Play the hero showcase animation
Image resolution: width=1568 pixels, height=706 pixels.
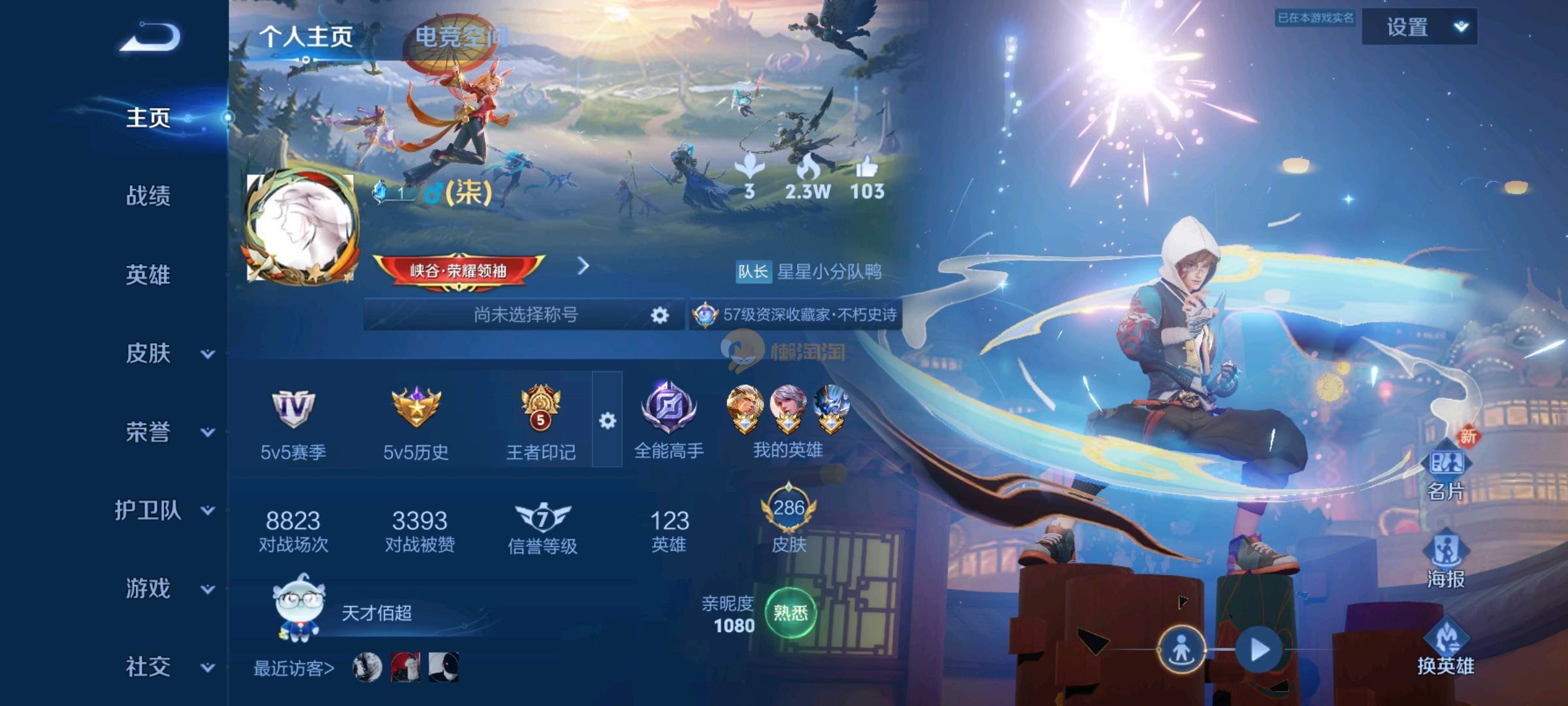pyautogui.click(x=1258, y=650)
